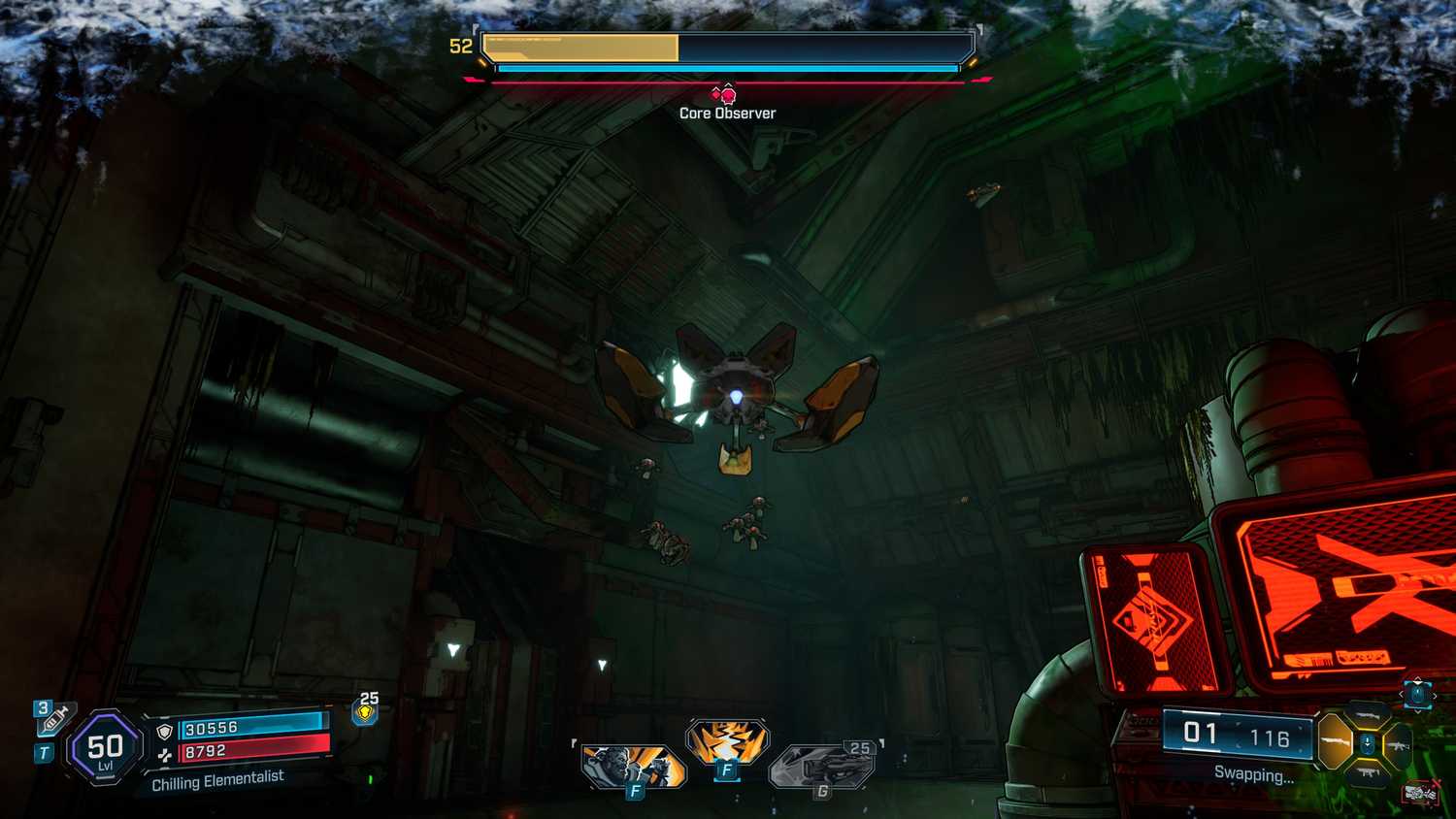
Task: Expand the left arrow beside the mouse icon
Action: (1401, 695)
